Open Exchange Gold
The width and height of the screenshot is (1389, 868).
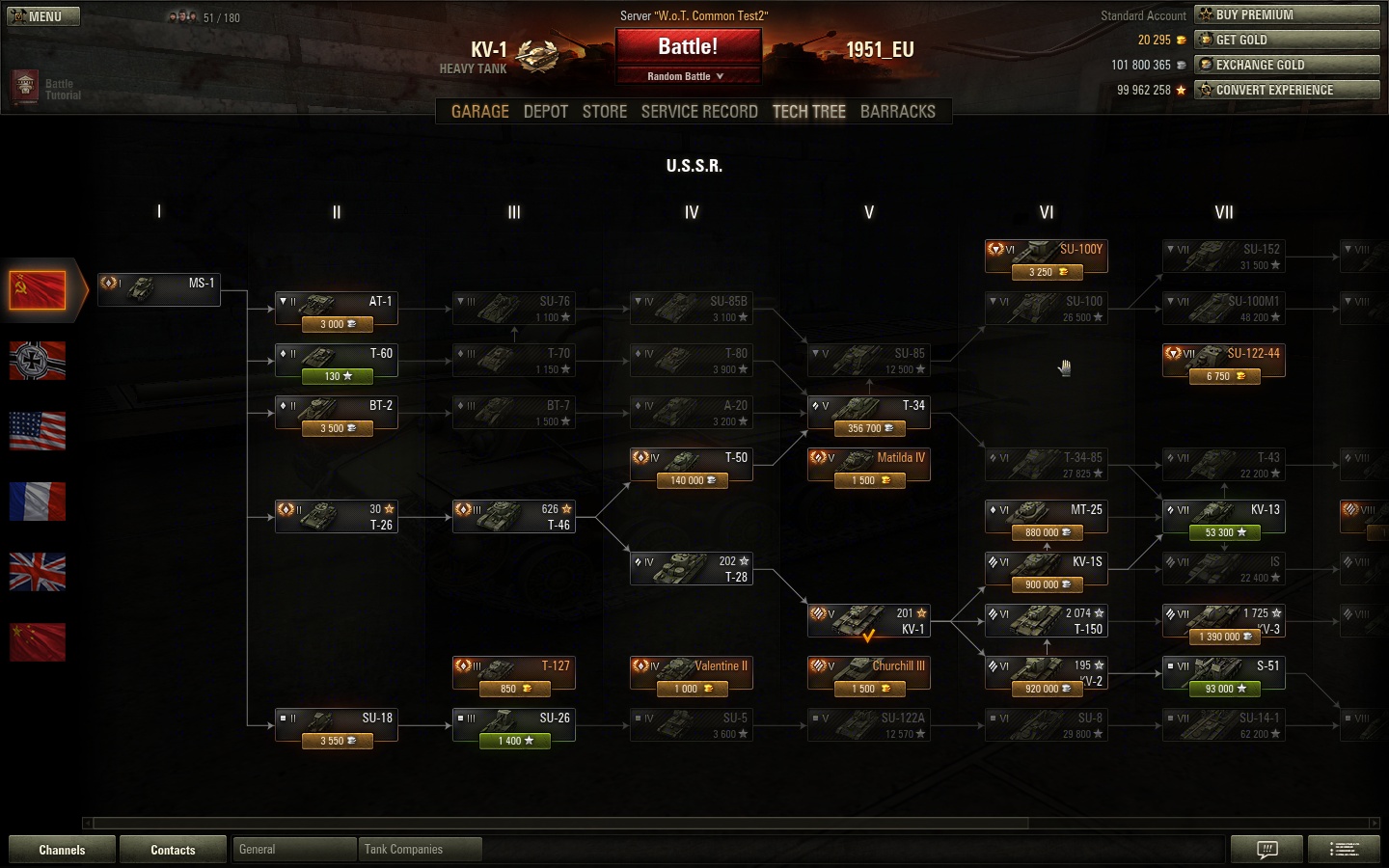tap(1287, 65)
